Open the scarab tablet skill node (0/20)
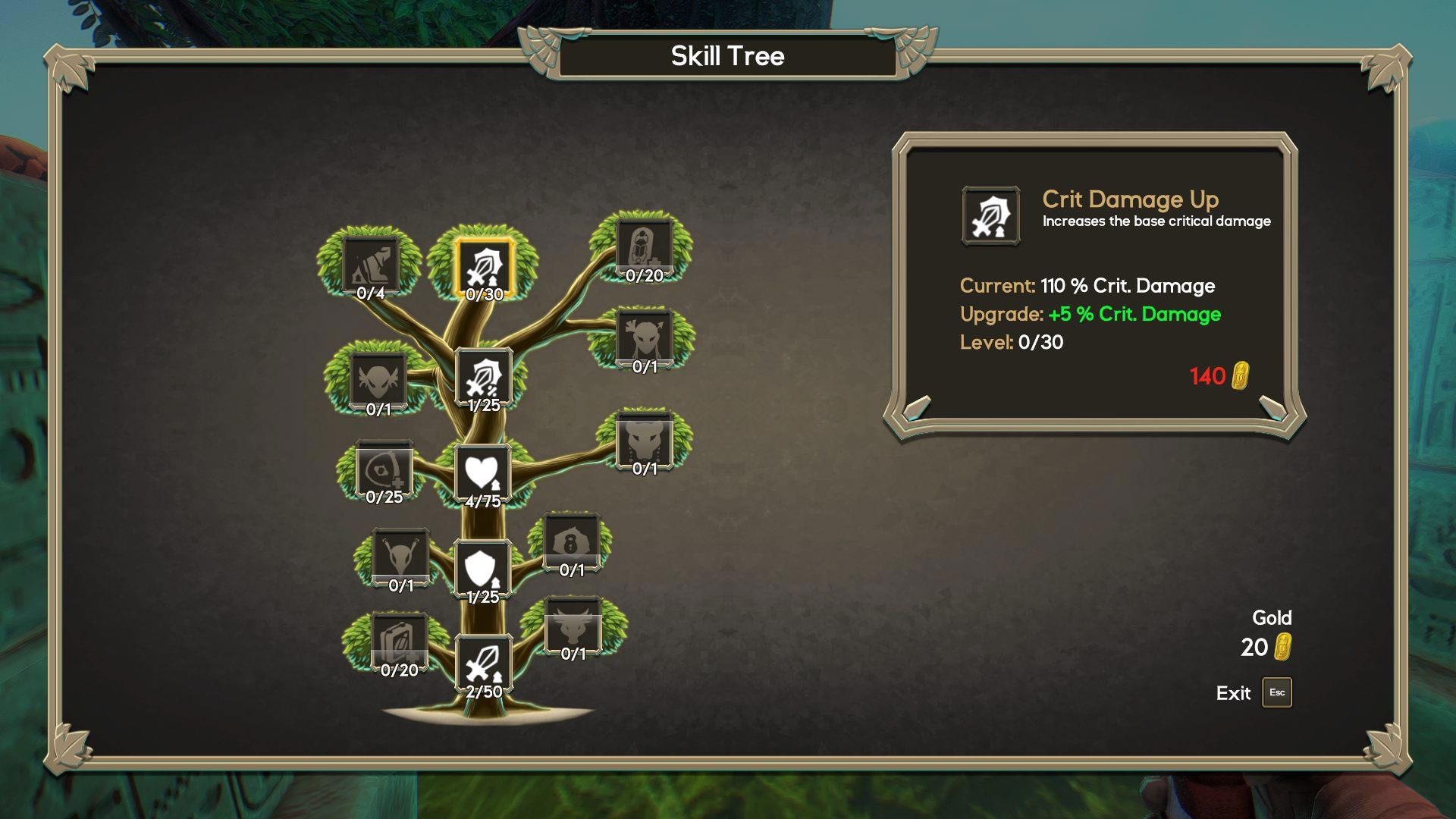1456x819 pixels. (644, 248)
